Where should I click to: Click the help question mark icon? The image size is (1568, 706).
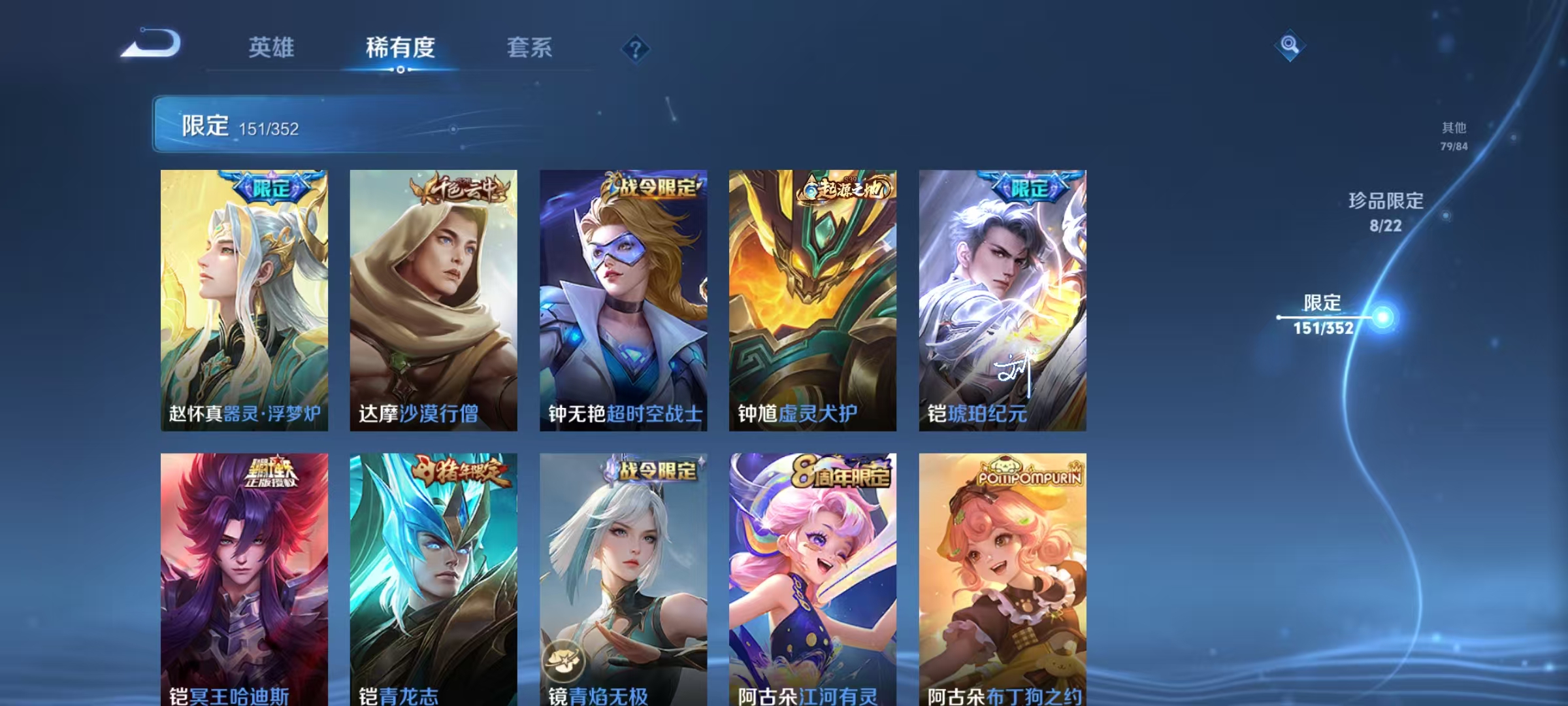pyautogui.click(x=634, y=48)
